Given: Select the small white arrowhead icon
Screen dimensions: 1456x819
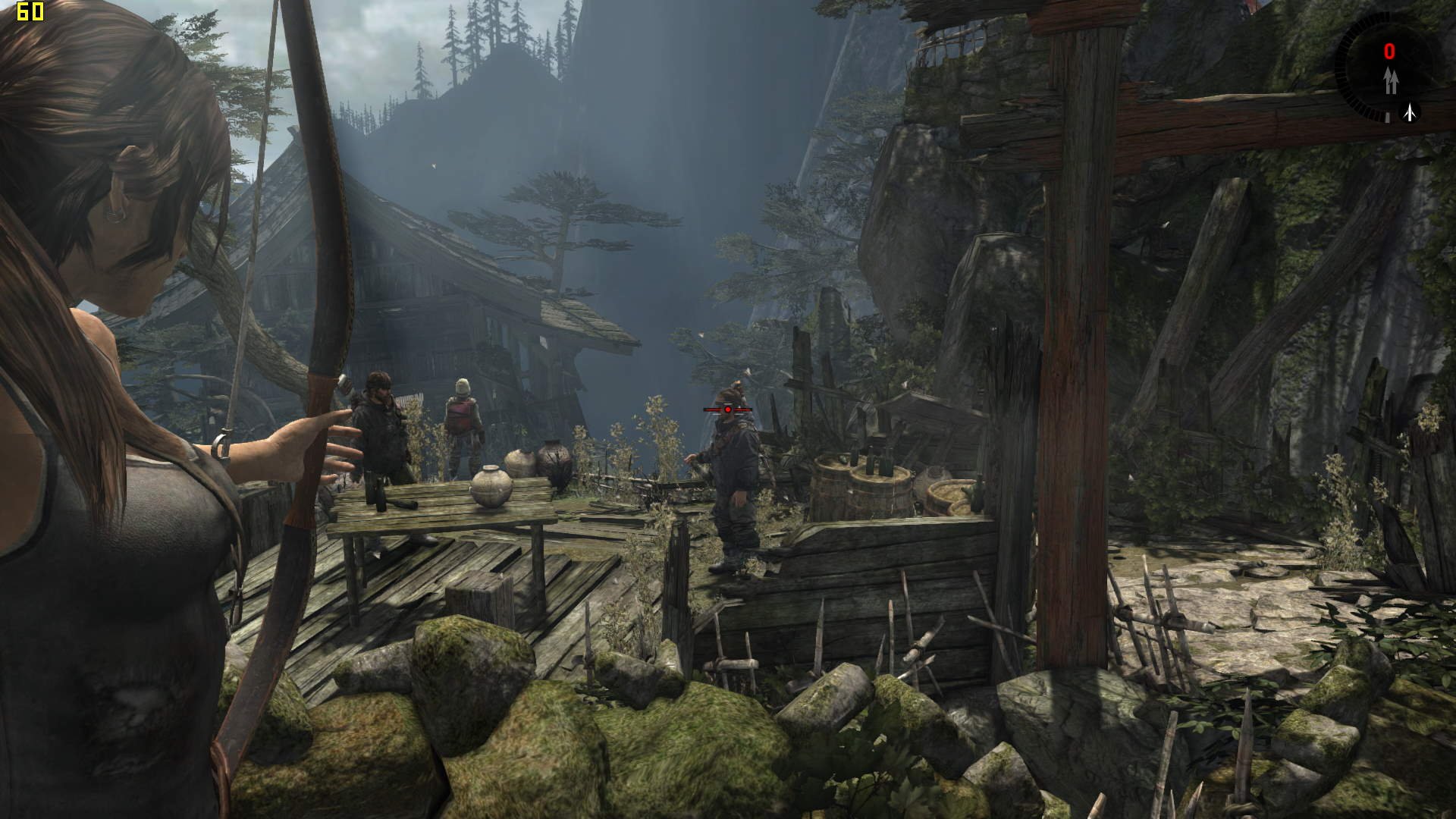Looking at the screenshot, I should [1410, 113].
